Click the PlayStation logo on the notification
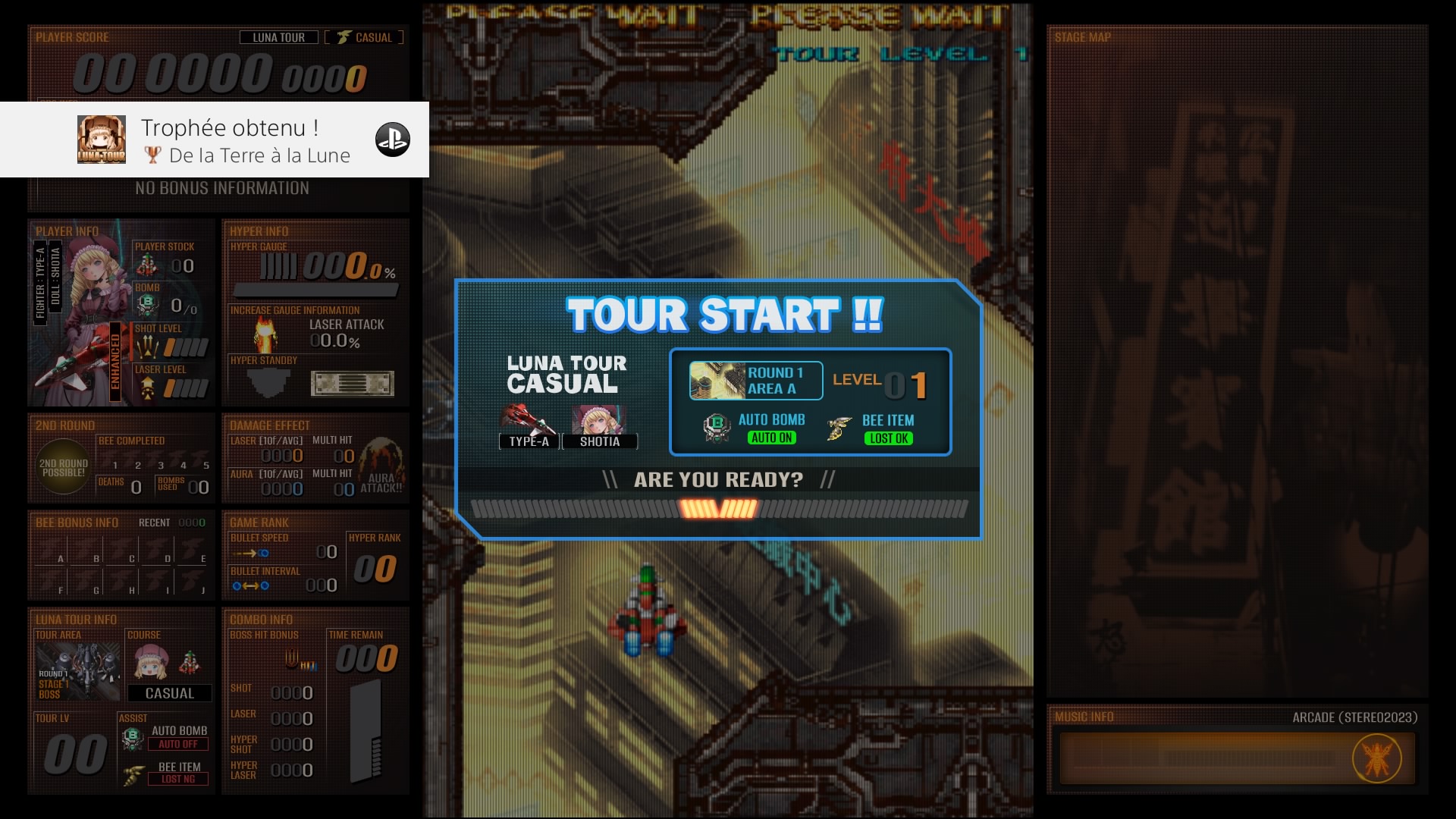The image size is (1456, 819). (393, 140)
